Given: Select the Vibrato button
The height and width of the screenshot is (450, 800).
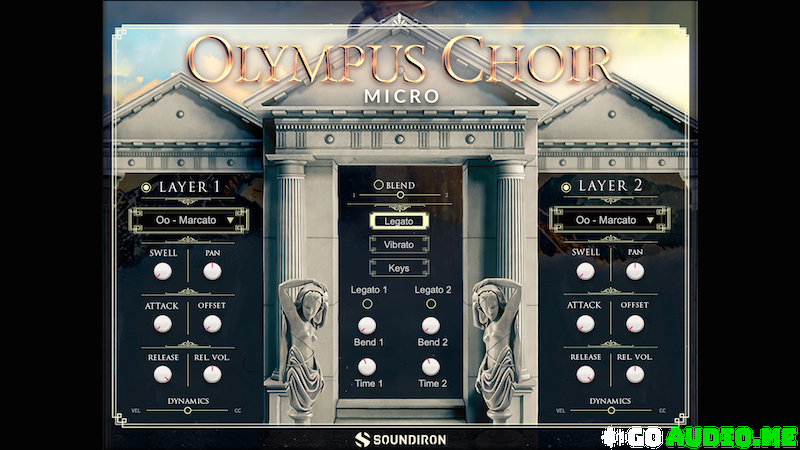Looking at the screenshot, I should (x=399, y=244).
